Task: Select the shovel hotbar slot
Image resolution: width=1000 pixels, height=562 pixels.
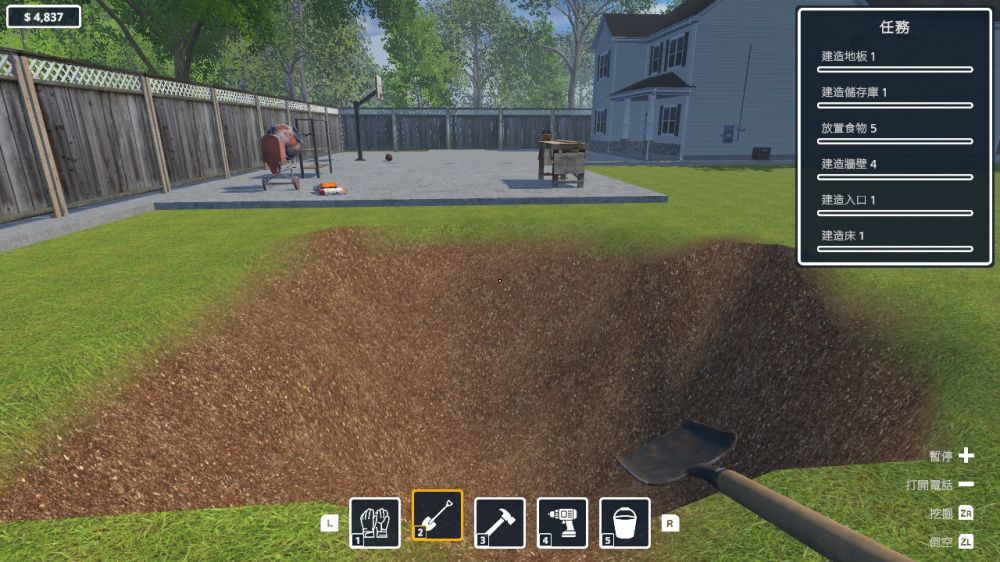Action: [x=438, y=516]
